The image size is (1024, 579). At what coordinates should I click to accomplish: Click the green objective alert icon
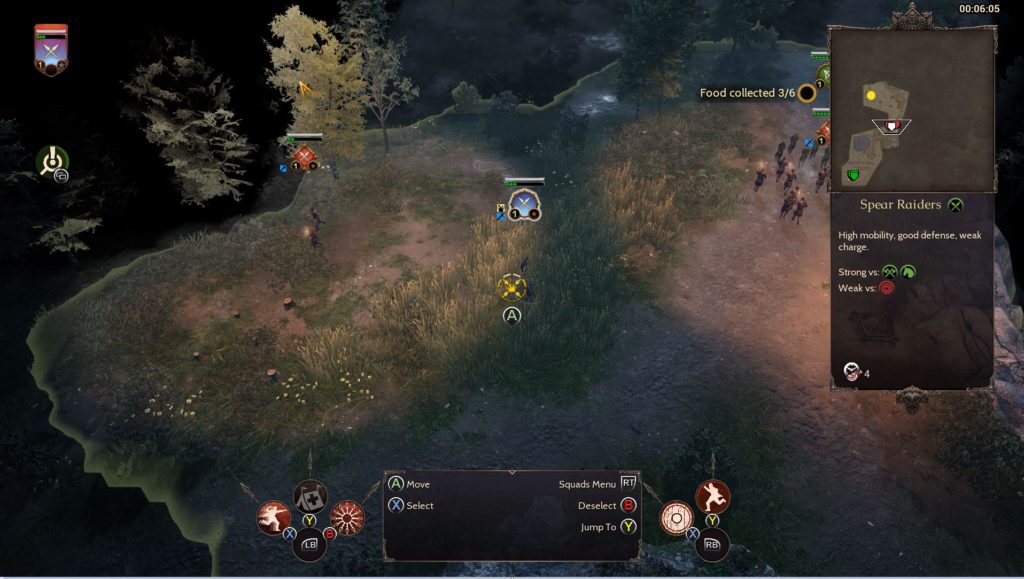pyautogui.click(x=52, y=161)
